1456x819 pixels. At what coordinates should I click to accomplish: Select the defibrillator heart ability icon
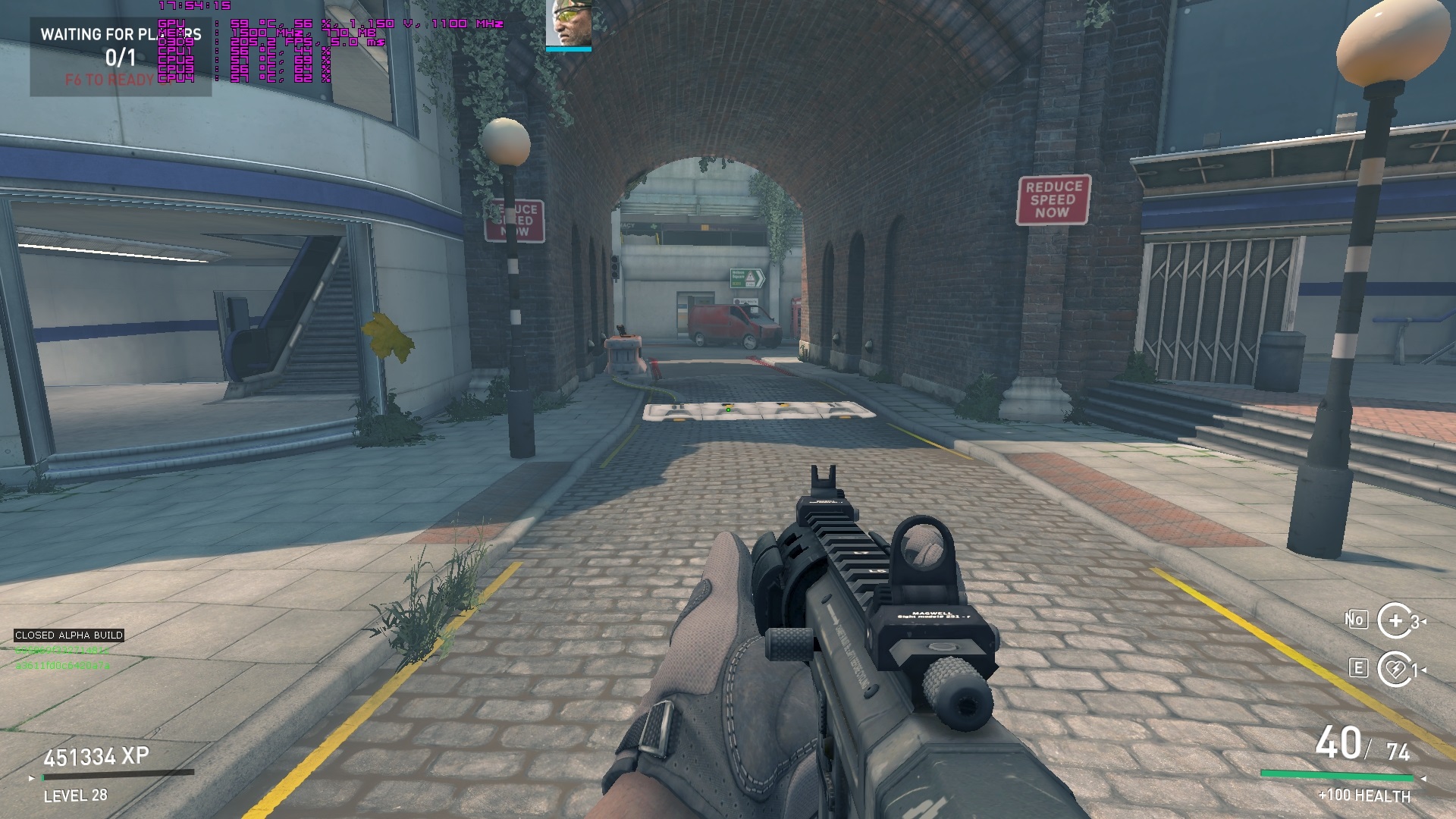click(x=1395, y=669)
